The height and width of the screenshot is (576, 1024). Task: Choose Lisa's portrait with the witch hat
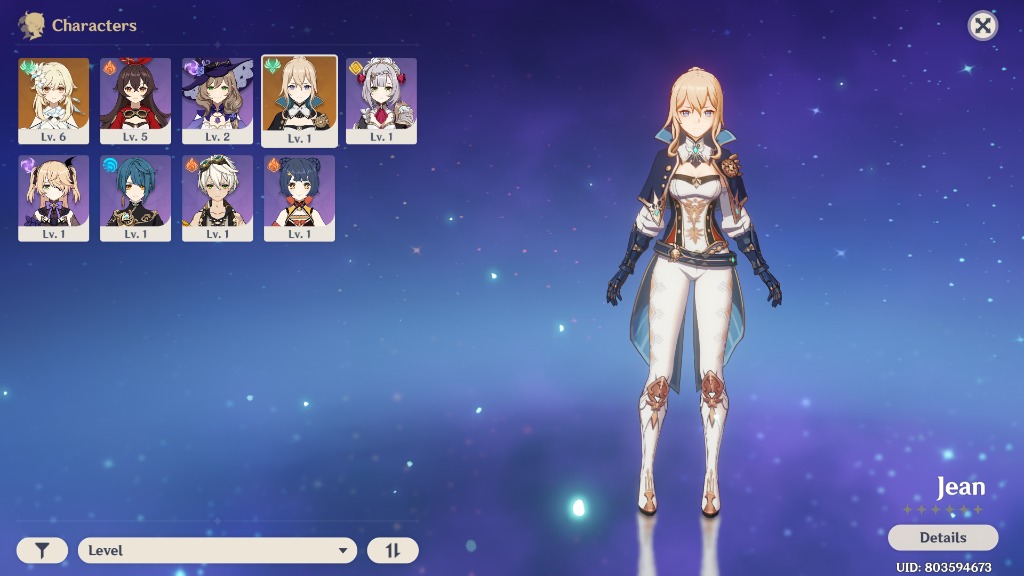coord(217,100)
